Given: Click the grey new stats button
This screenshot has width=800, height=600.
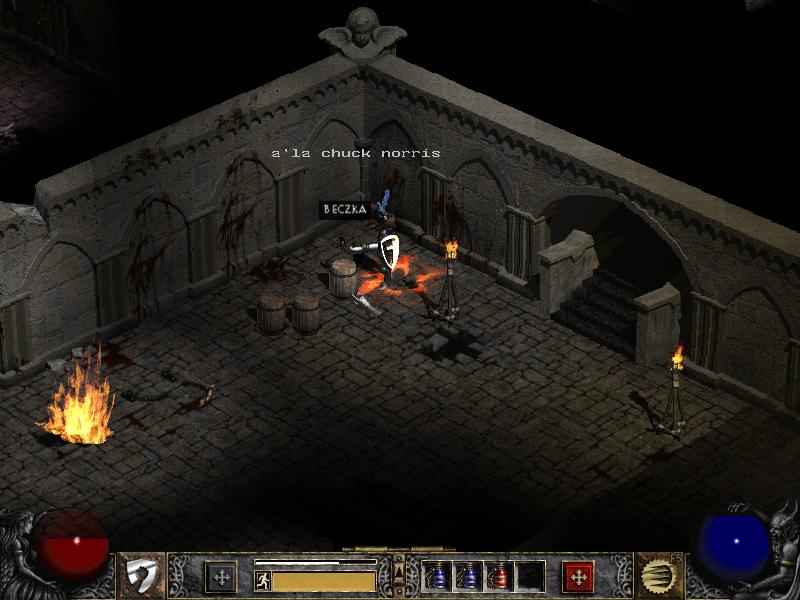Looking at the screenshot, I should tap(220, 577).
